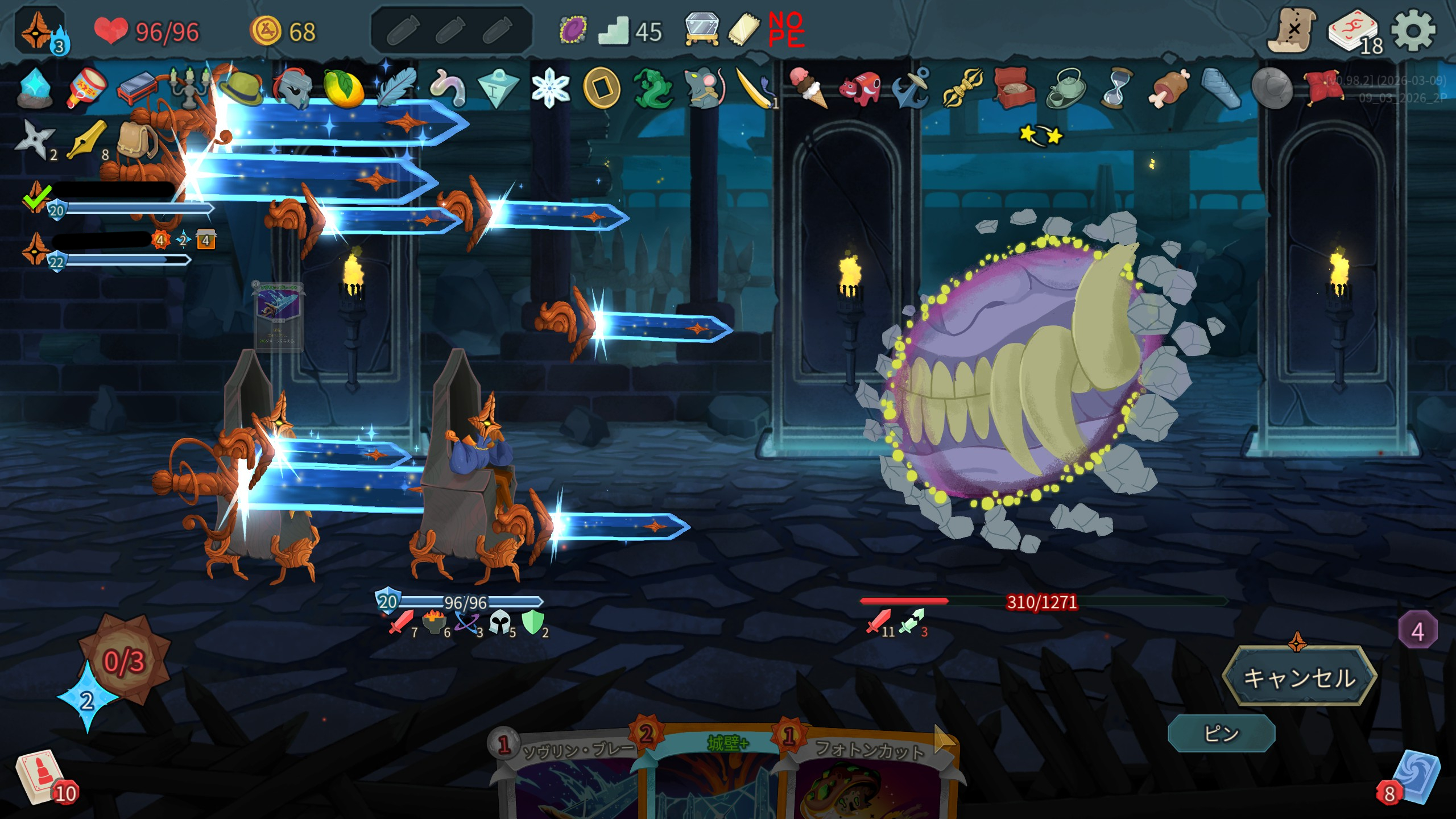
Task: Check the purple exhaust pile counter
Action: pos(1417,631)
